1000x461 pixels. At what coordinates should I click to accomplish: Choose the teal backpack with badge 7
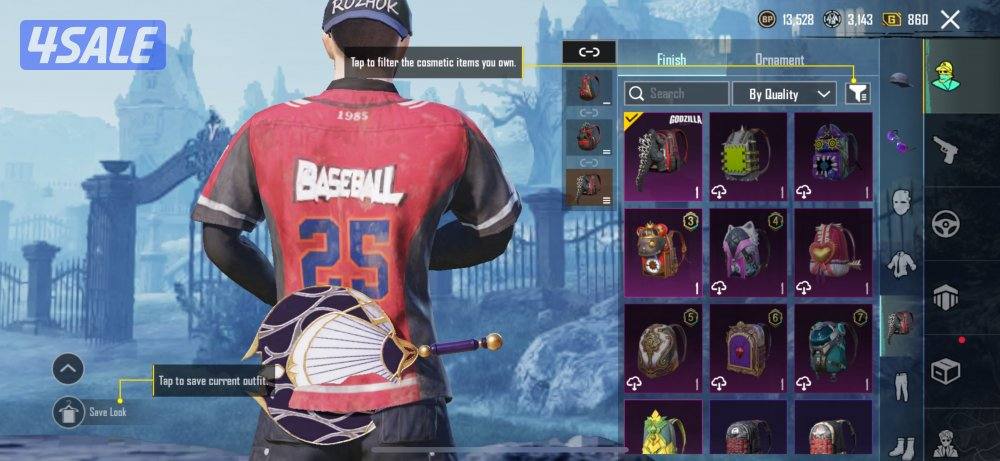pyautogui.click(x=832, y=347)
